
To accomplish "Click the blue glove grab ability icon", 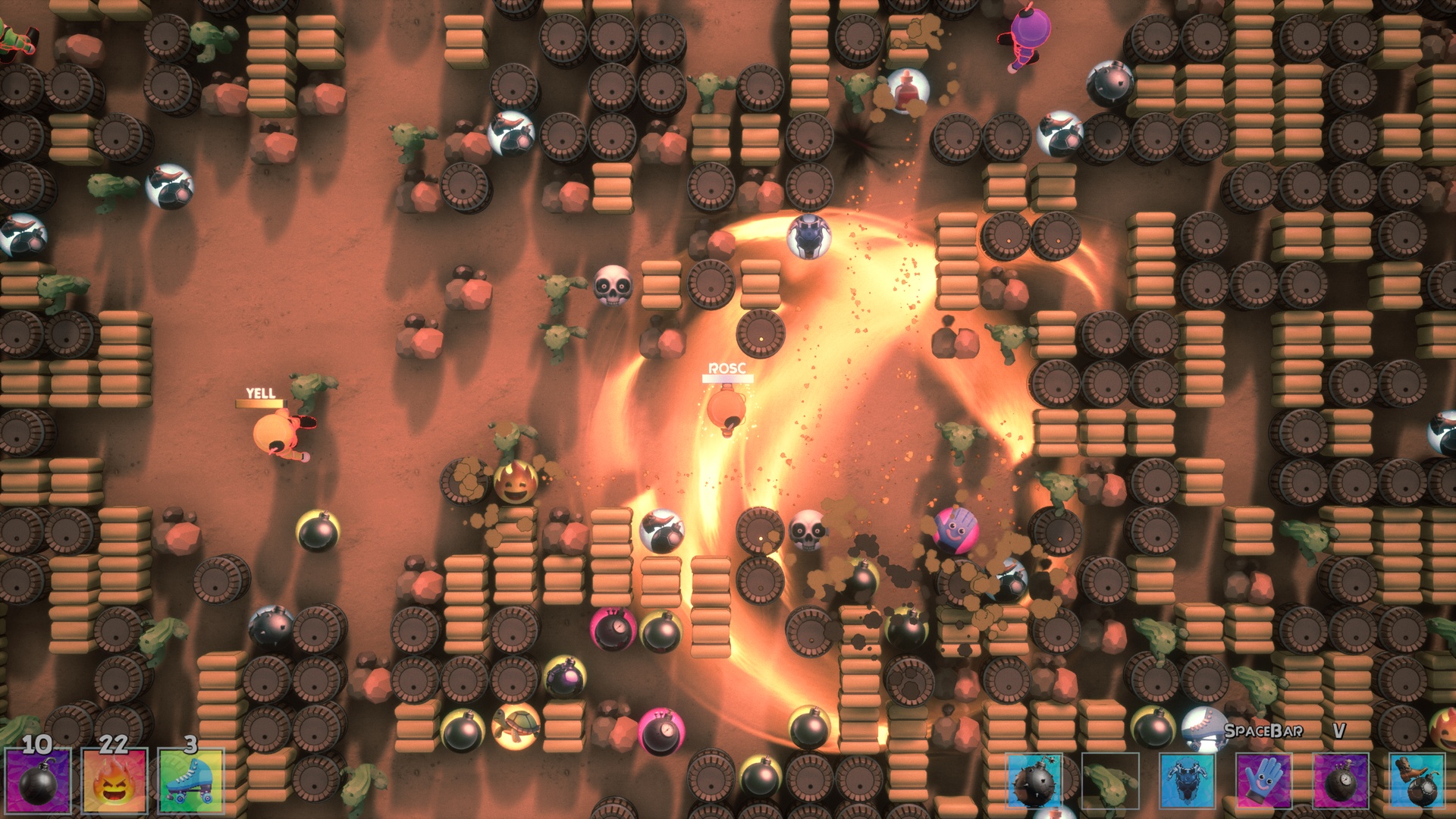I will coord(1265,781).
